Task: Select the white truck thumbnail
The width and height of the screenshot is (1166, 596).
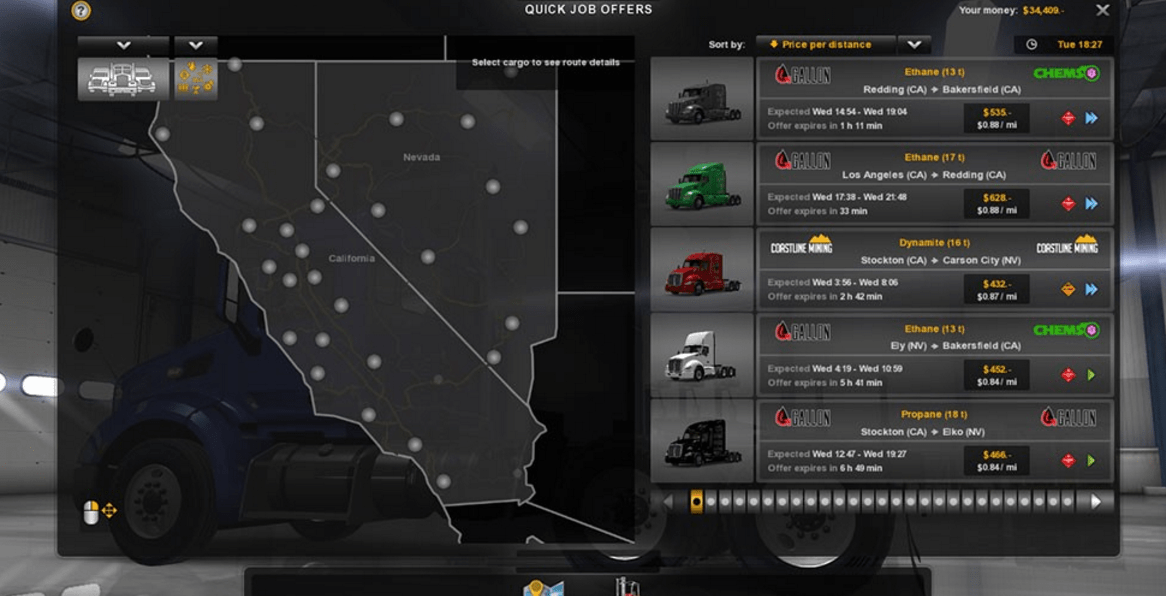Action: (x=702, y=355)
